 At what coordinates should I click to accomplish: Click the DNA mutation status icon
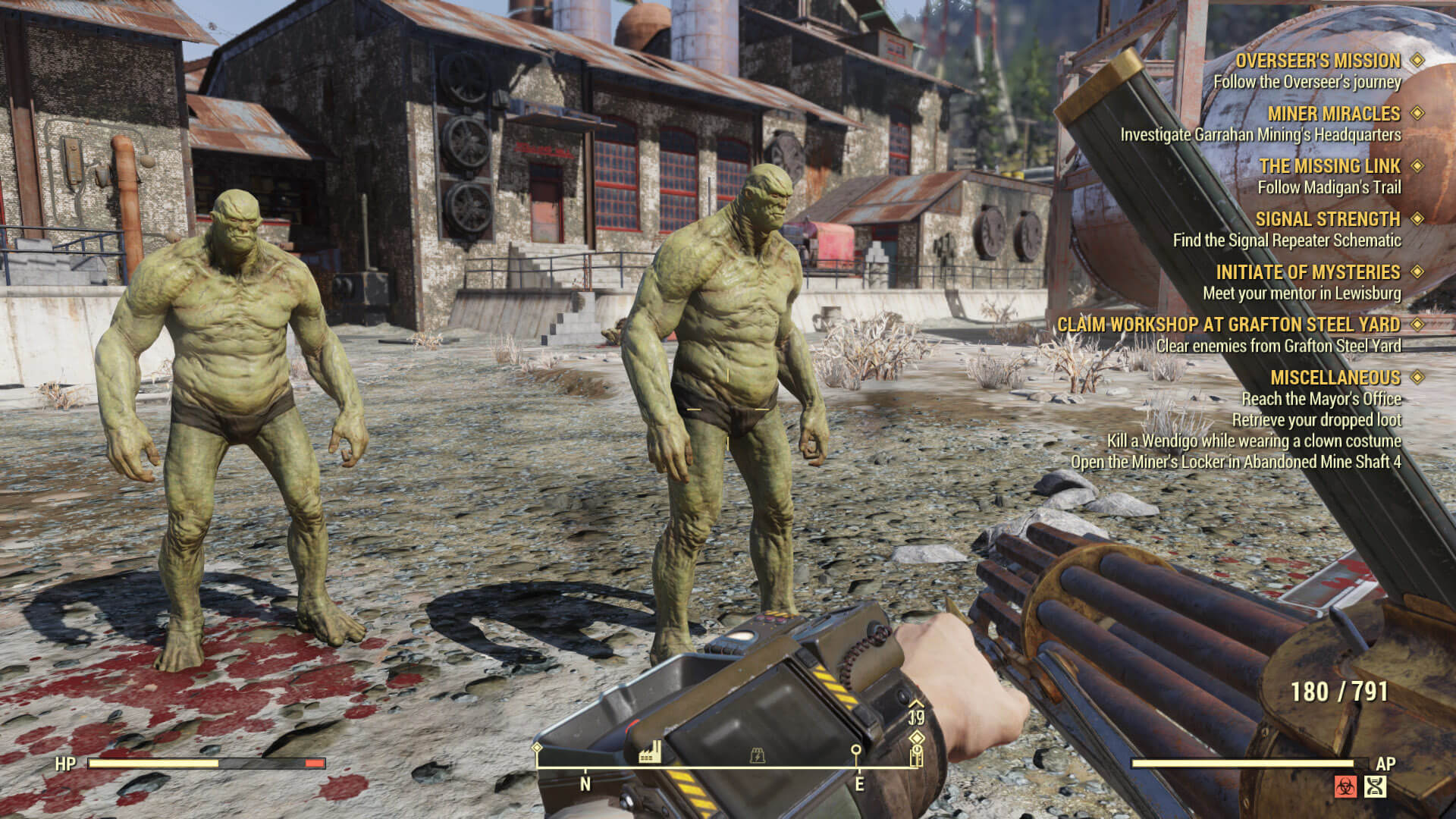(1375, 786)
